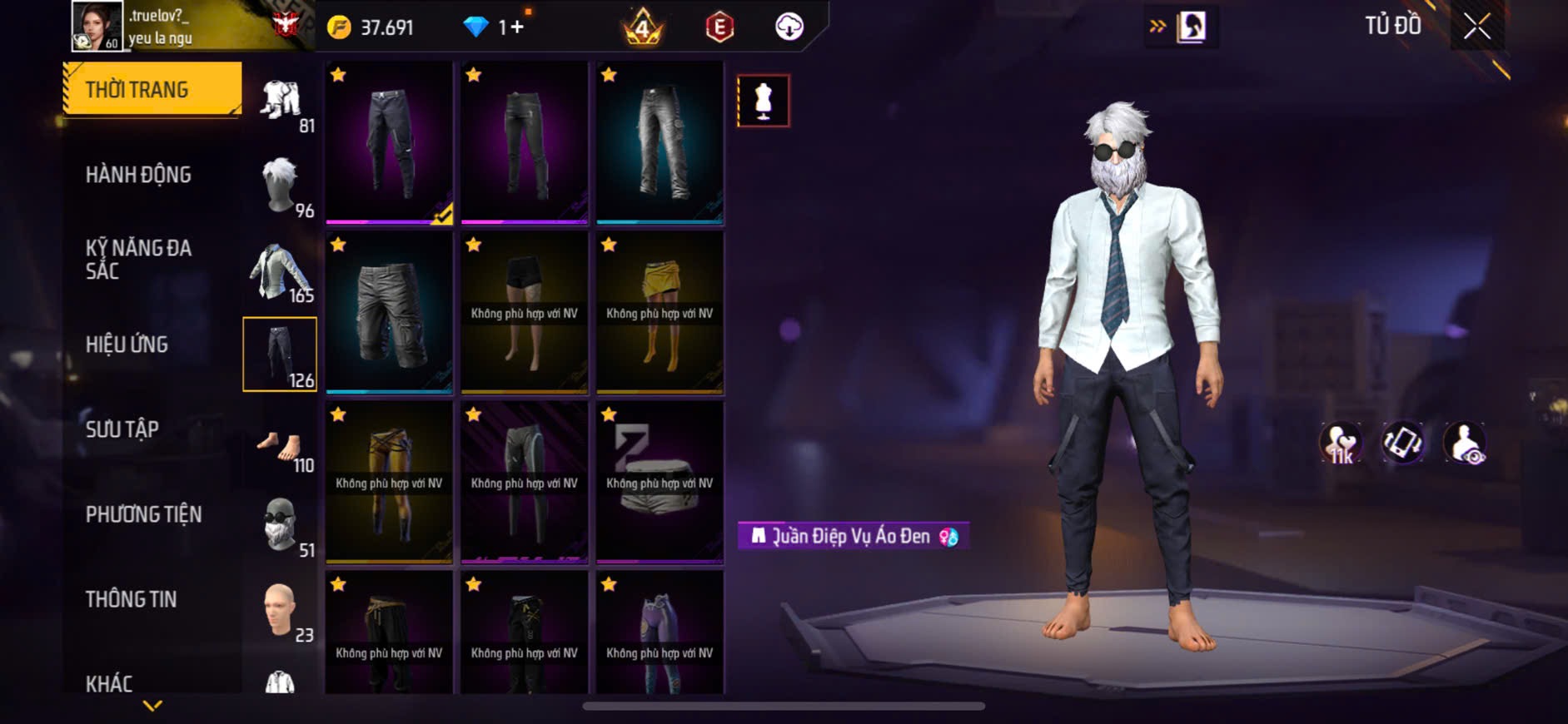Image resolution: width=1568 pixels, height=724 pixels.
Task: Tap the rotate phone icon button
Action: pyautogui.click(x=1402, y=442)
